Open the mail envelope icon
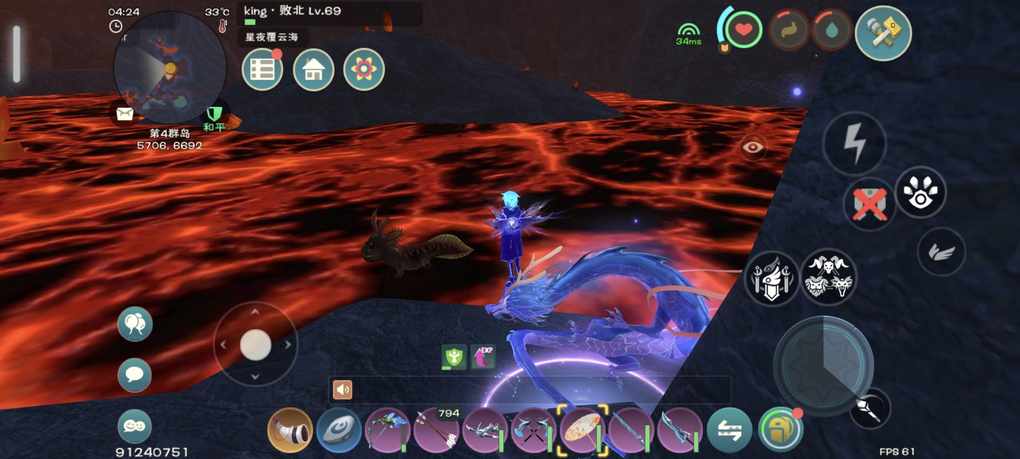Image resolution: width=1020 pixels, height=459 pixels. (125, 113)
